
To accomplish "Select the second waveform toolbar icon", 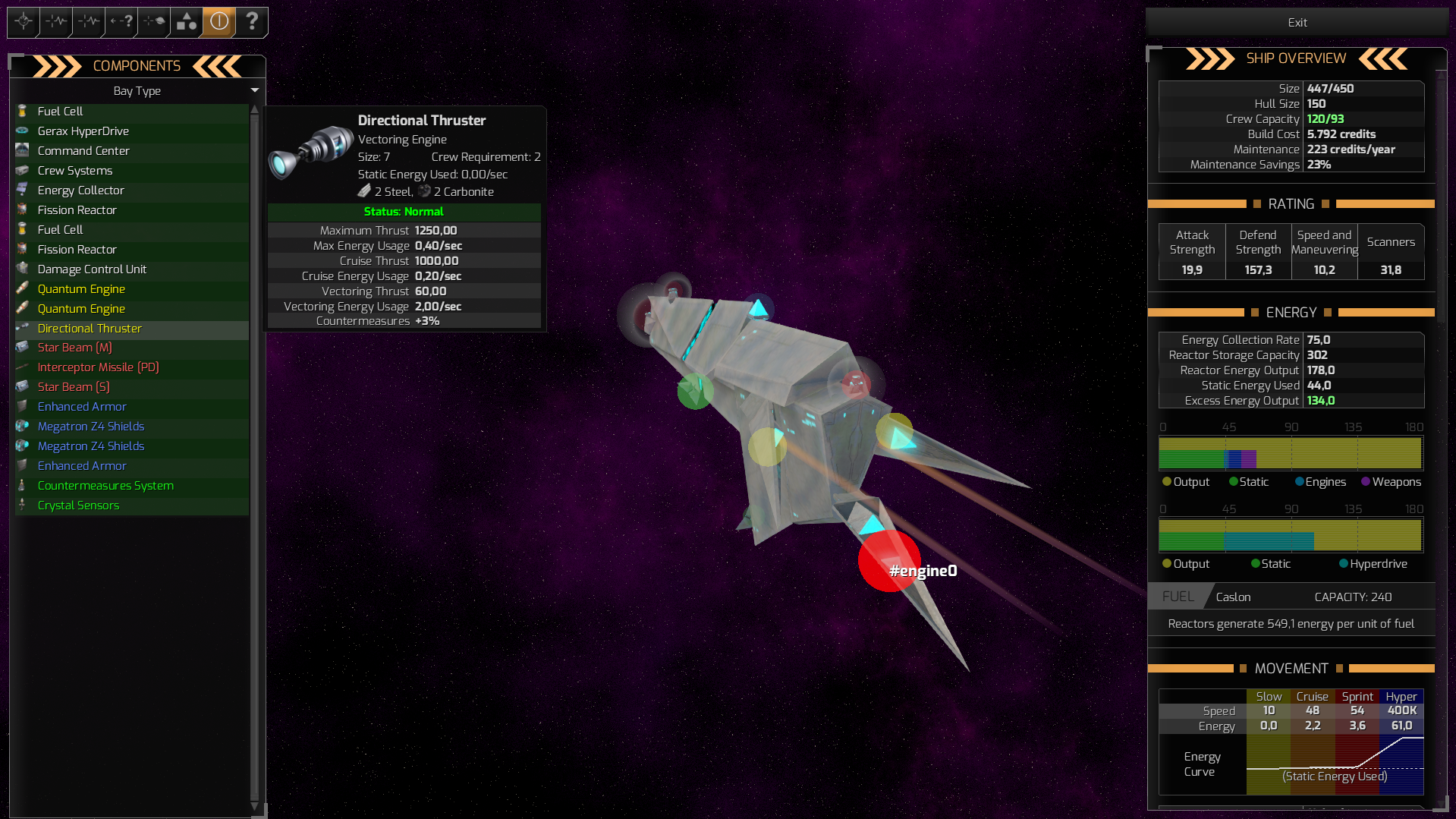I will (x=87, y=22).
